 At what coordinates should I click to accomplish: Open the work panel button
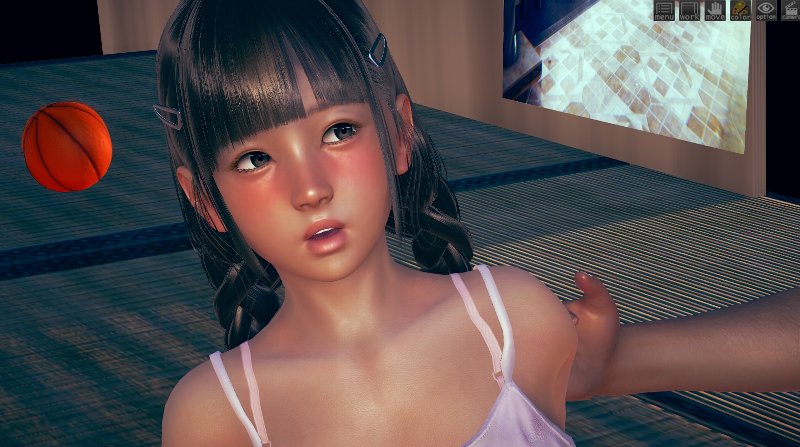click(690, 11)
